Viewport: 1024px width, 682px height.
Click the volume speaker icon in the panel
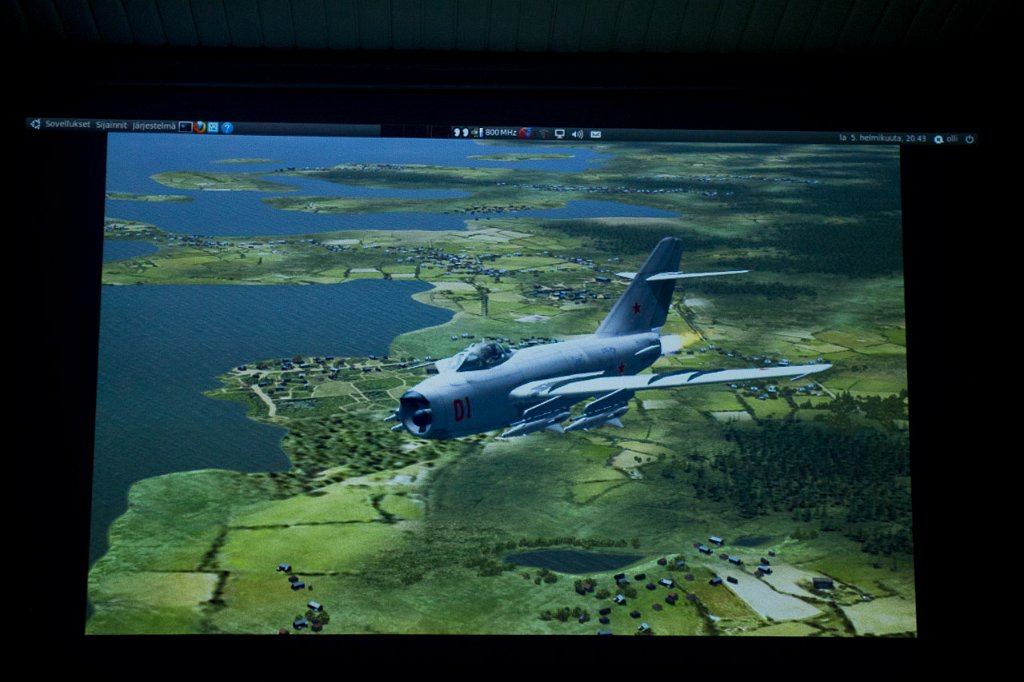tap(577, 133)
